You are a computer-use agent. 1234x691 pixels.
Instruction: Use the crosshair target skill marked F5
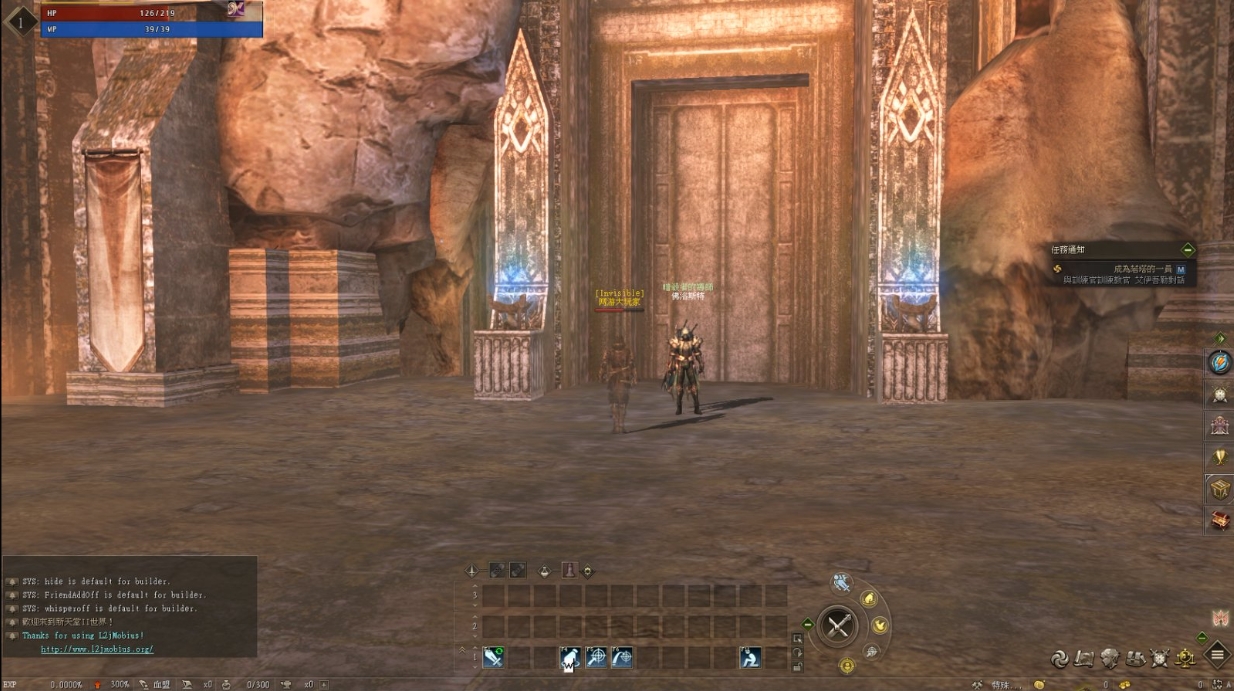click(596, 657)
